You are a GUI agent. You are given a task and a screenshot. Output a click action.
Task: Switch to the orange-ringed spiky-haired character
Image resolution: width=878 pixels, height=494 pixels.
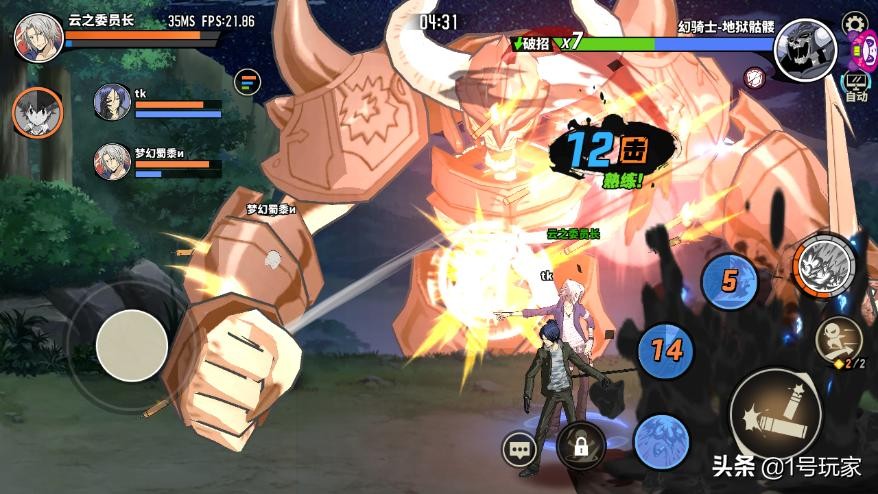tap(37, 111)
